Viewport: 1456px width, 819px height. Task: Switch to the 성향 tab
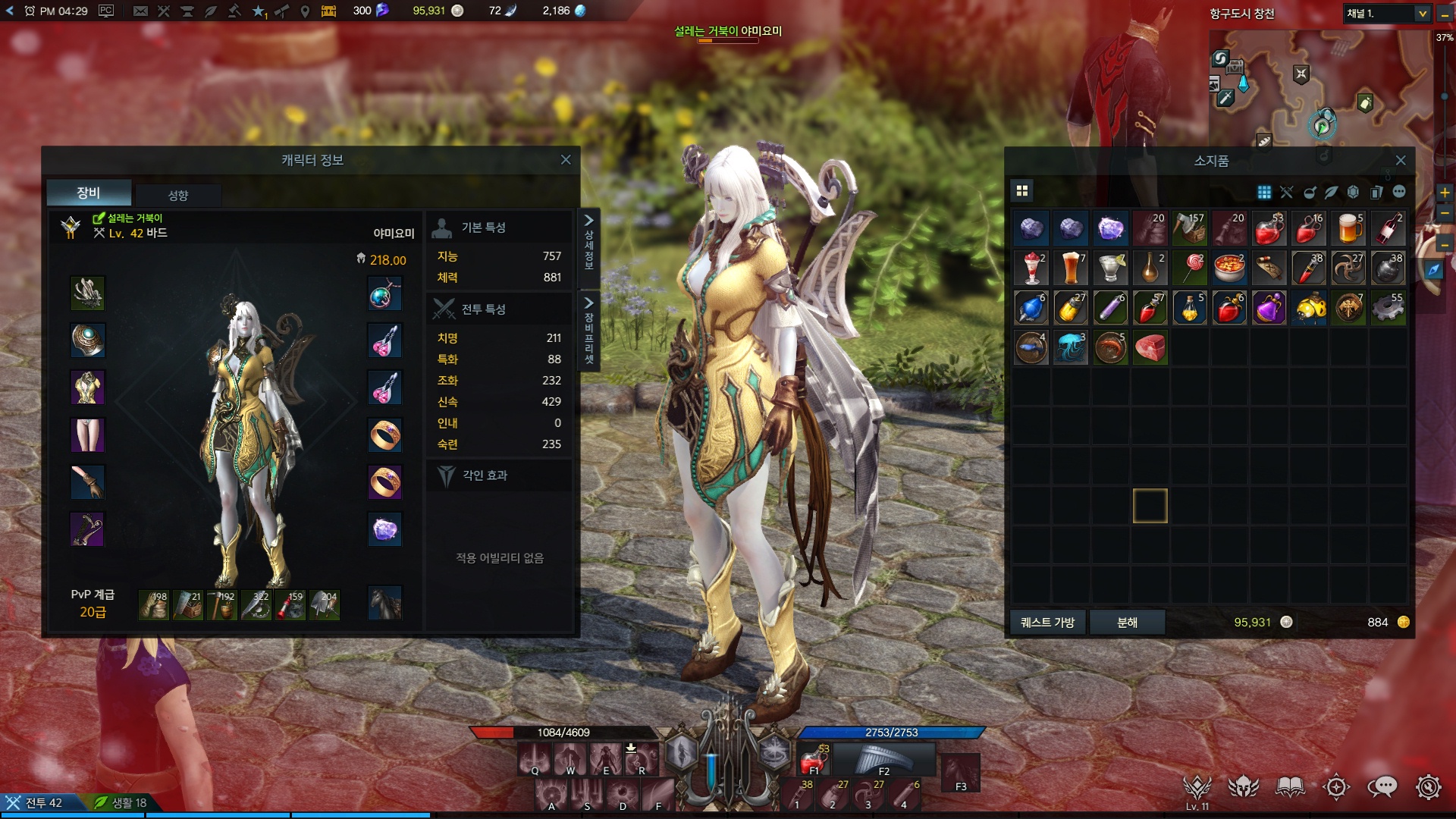(178, 195)
